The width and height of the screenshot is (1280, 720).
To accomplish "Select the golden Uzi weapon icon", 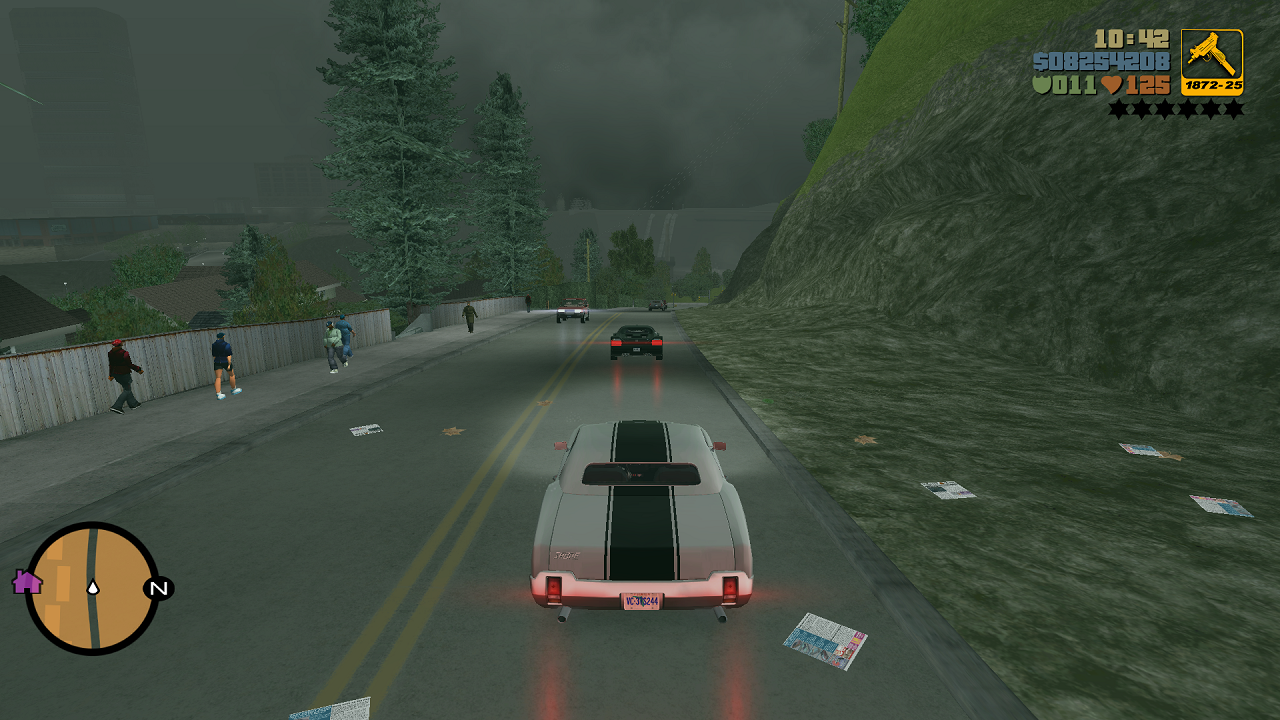I will click(x=1210, y=55).
